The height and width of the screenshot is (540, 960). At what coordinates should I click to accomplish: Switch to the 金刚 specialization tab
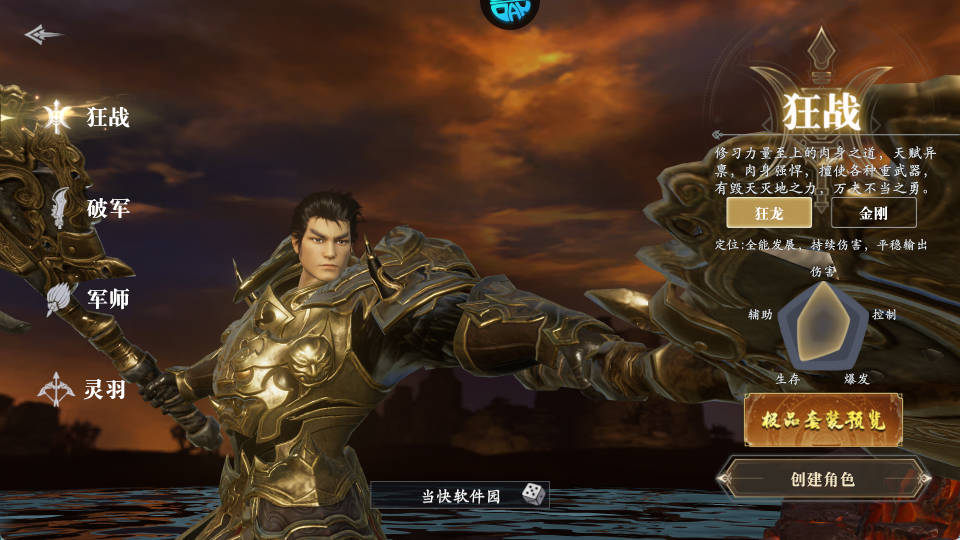(873, 213)
